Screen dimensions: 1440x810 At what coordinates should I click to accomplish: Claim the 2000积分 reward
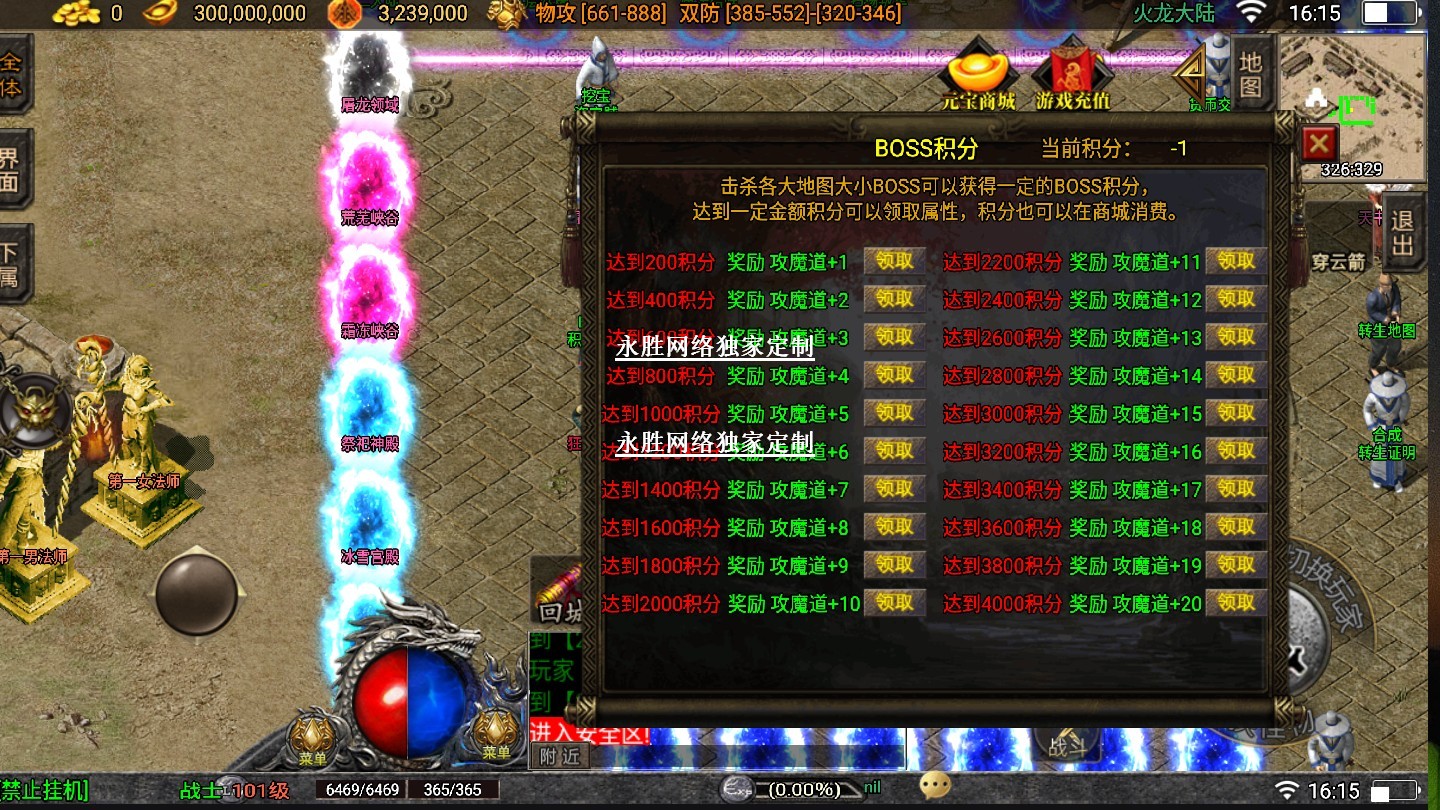click(894, 603)
